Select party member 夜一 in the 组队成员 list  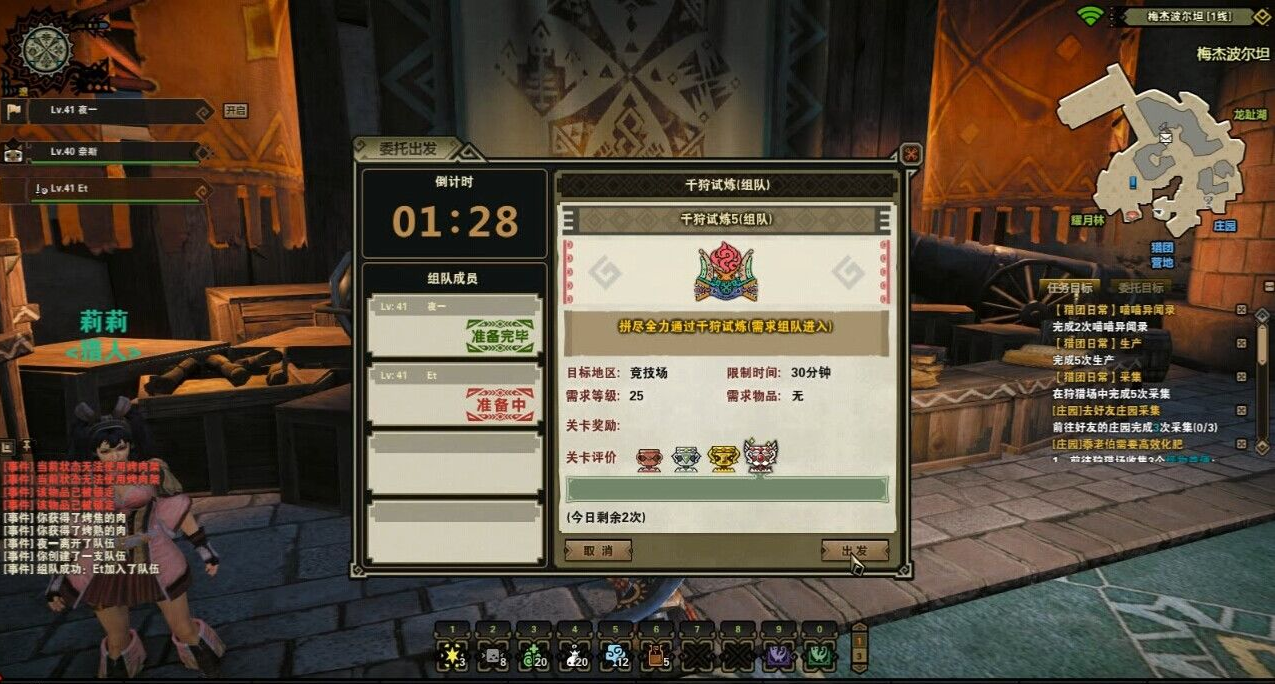455,325
